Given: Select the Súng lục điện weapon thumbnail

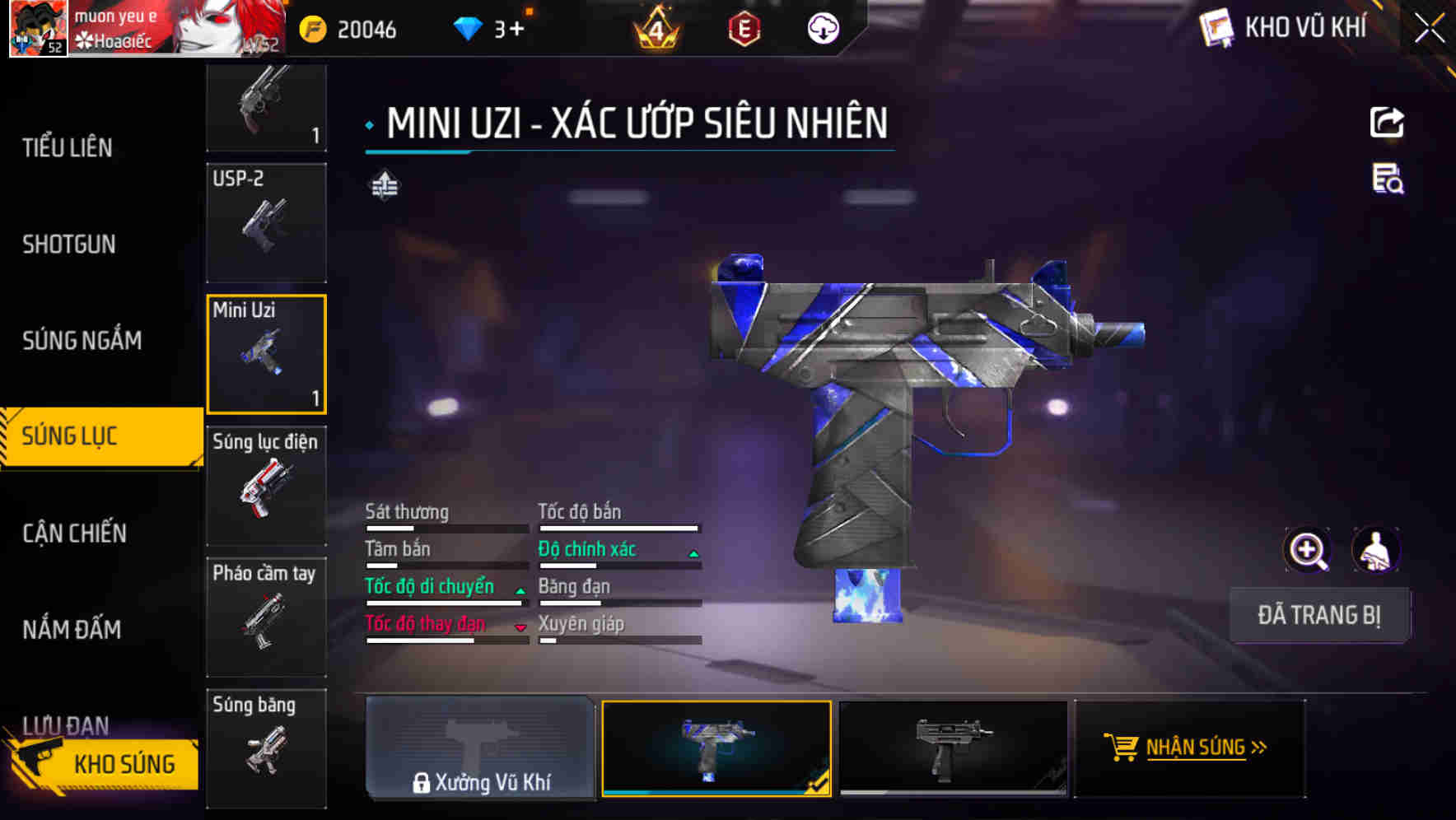Looking at the screenshot, I should (265, 486).
